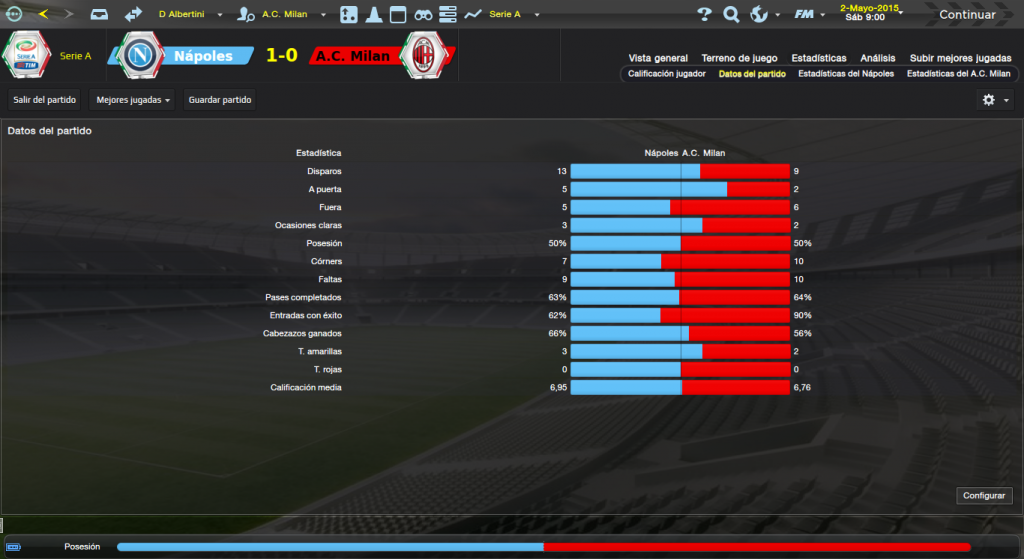Save the match with Guardar partido

pos(220,100)
